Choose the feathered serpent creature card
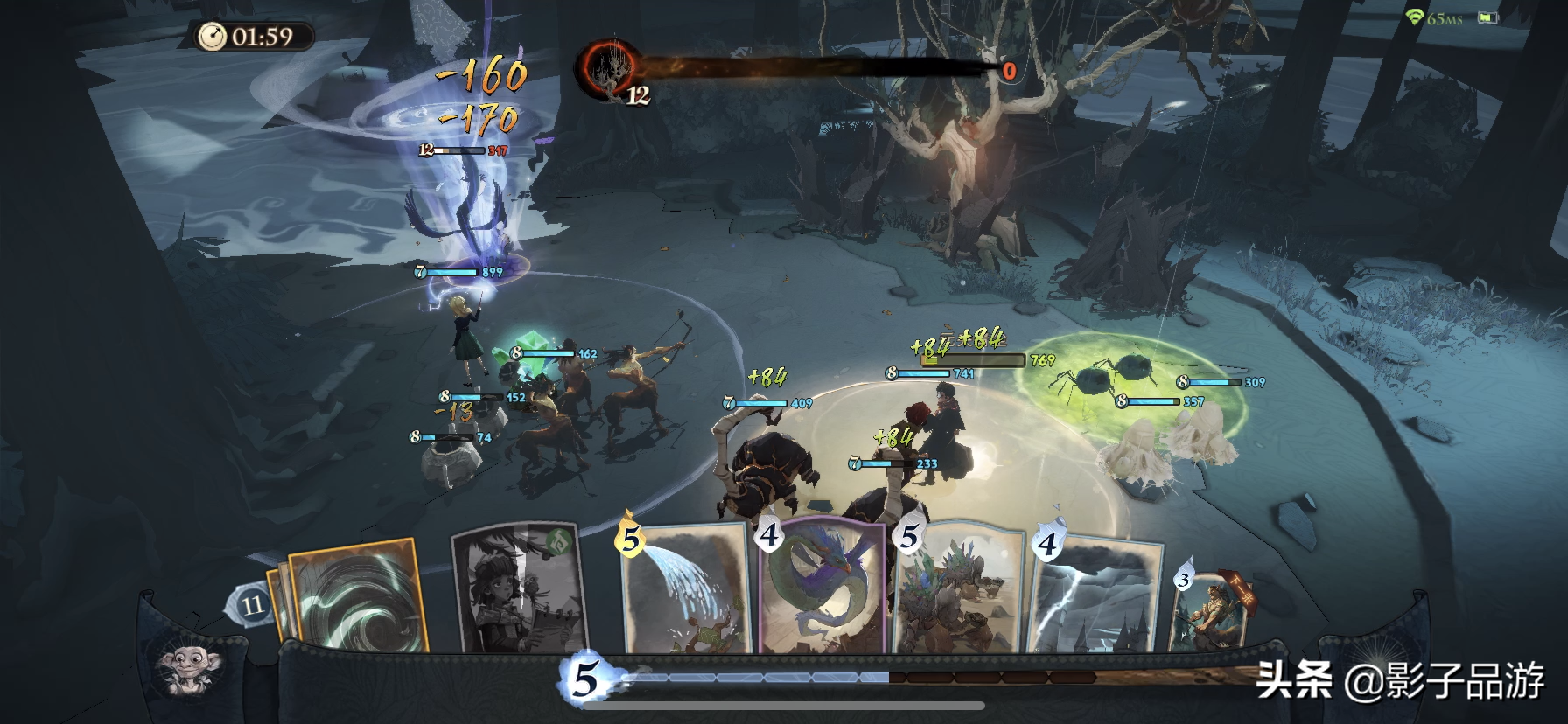The width and height of the screenshot is (1568, 724). (x=822, y=586)
